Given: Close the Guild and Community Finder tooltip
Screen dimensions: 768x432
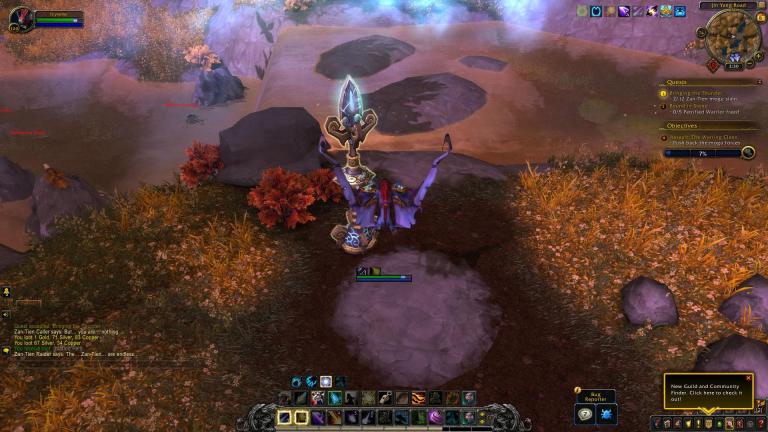Looking at the screenshot, I should [748, 378].
